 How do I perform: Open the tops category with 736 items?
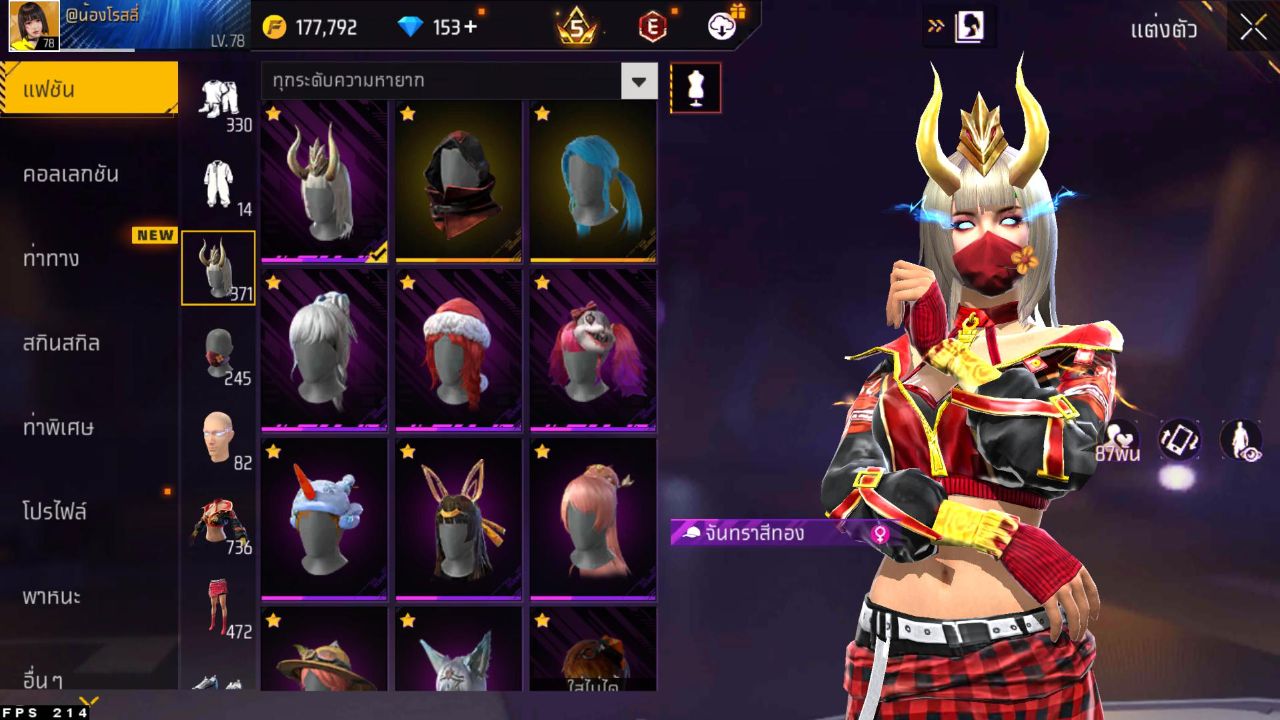[218, 521]
